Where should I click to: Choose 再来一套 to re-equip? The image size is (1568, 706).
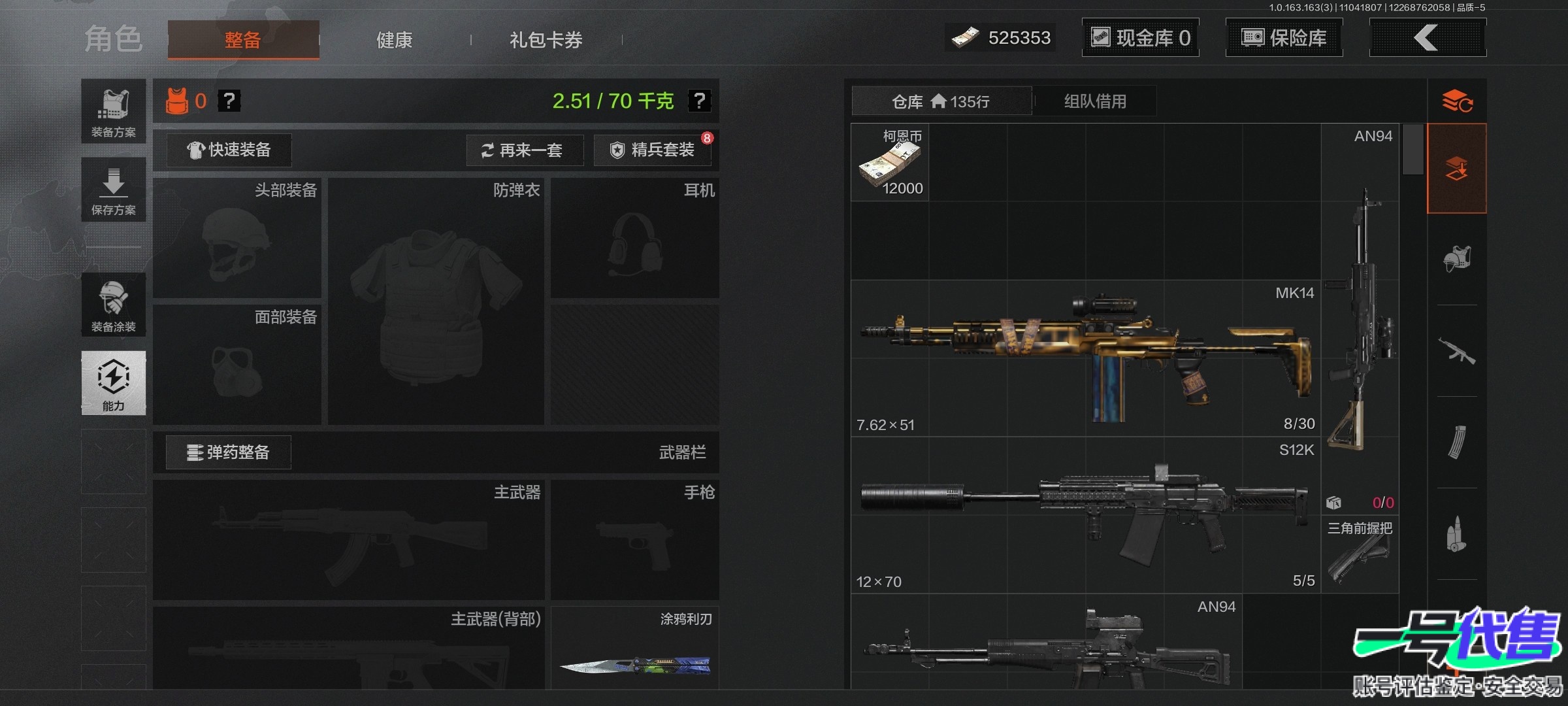click(x=525, y=150)
